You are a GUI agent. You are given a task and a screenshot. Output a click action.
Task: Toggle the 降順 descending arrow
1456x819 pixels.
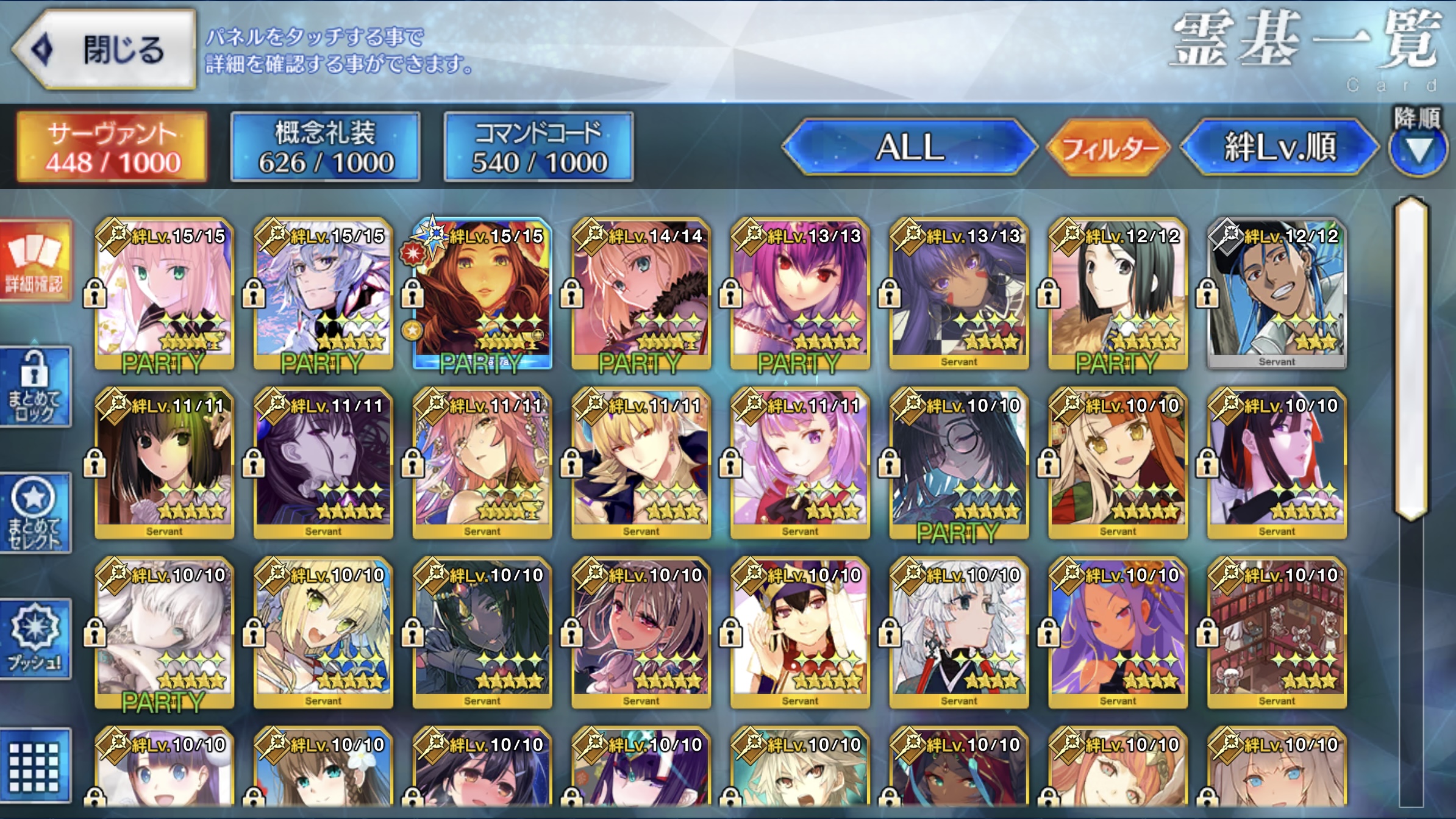(x=1418, y=147)
